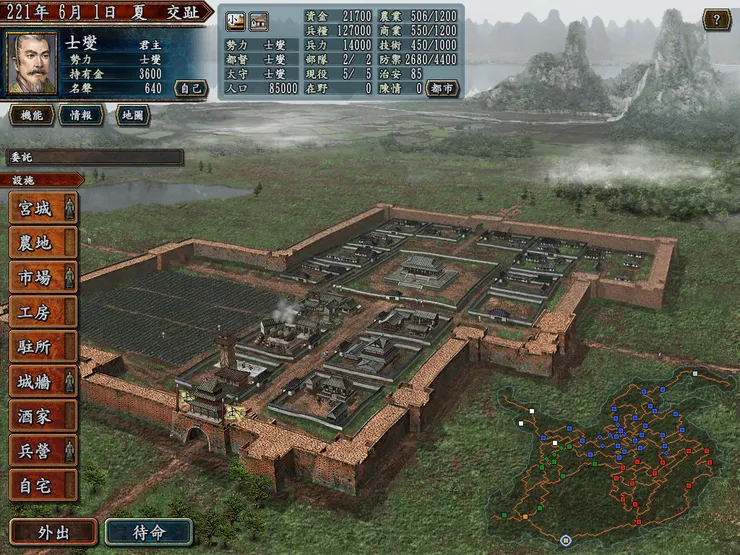This screenshot has width=740, height=555.
Task: Click the 外出 (go out) button
Action: [53, 531]
